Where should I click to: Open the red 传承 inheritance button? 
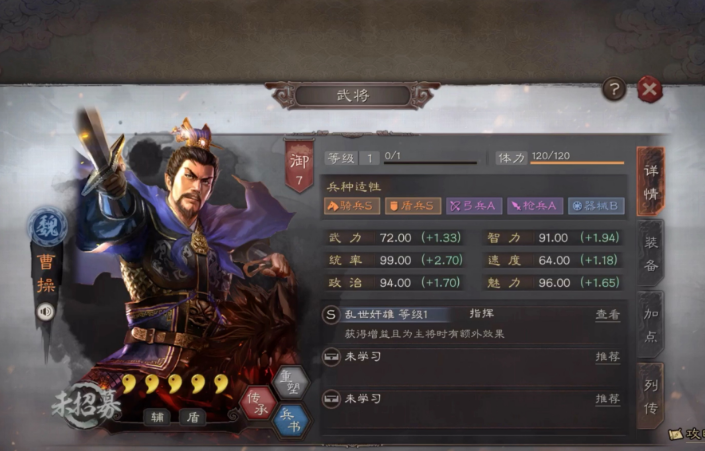pyautogui.click(x=258, y=400)
